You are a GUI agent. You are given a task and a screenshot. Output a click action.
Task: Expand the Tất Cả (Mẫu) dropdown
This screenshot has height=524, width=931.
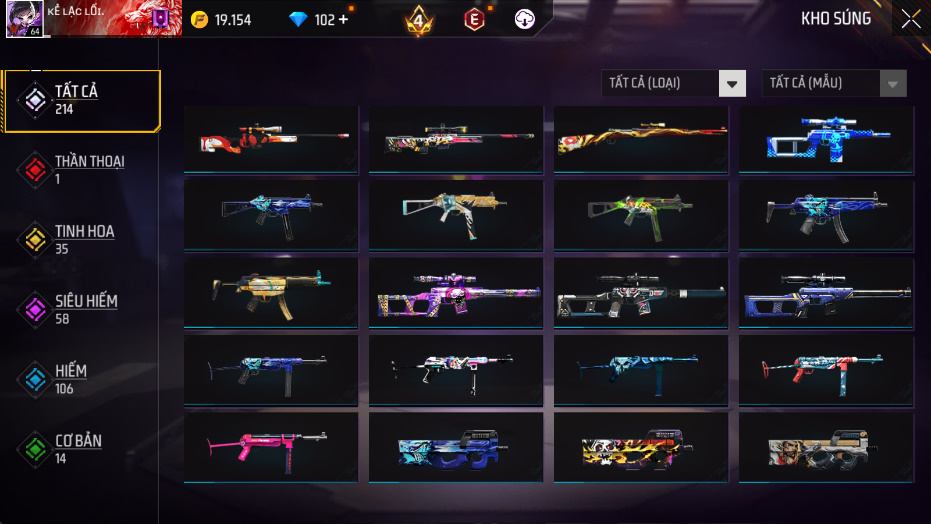pyautogui.click(x=834, y=83)
